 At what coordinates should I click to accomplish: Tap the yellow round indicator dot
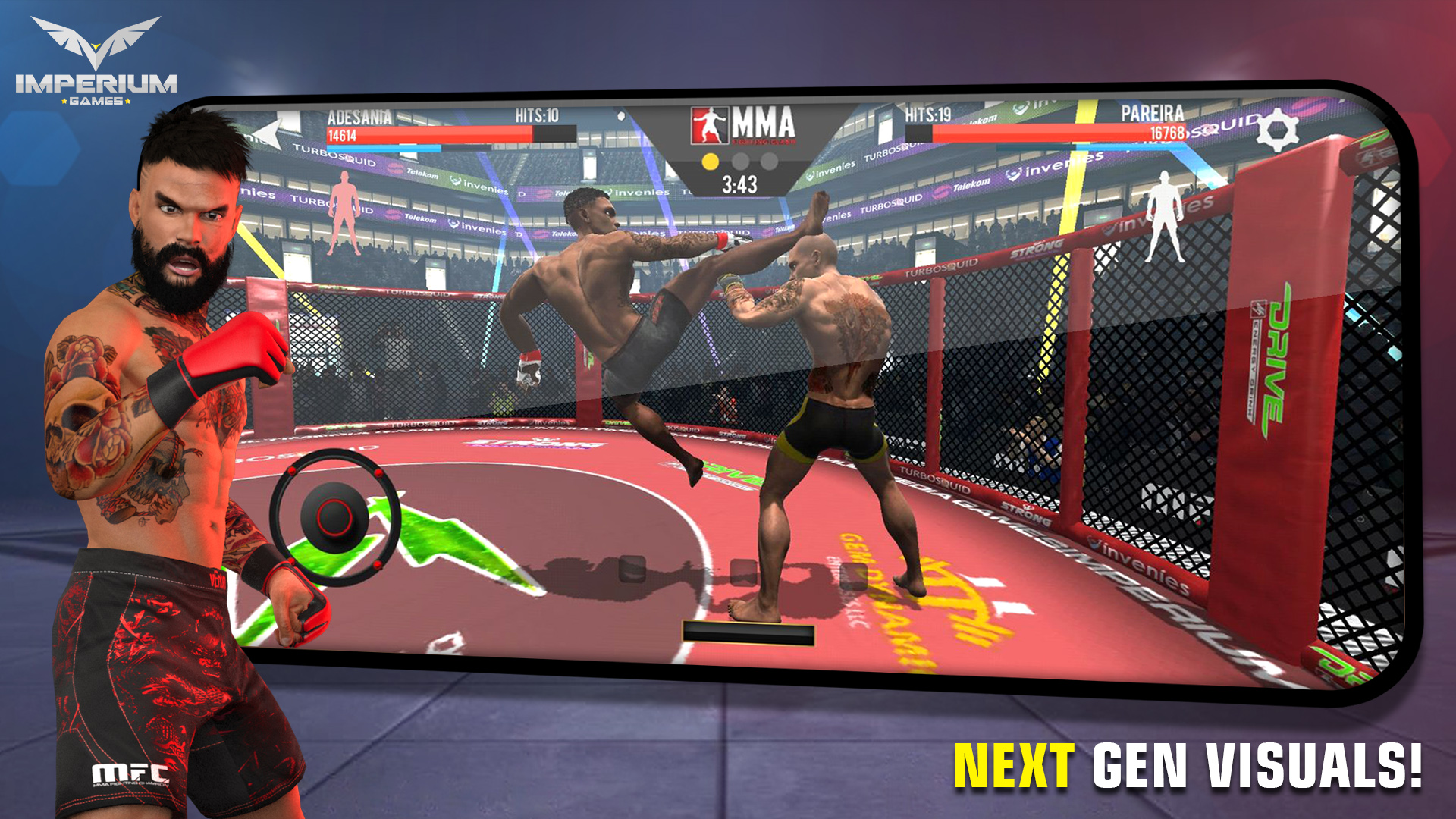point(711,160)
